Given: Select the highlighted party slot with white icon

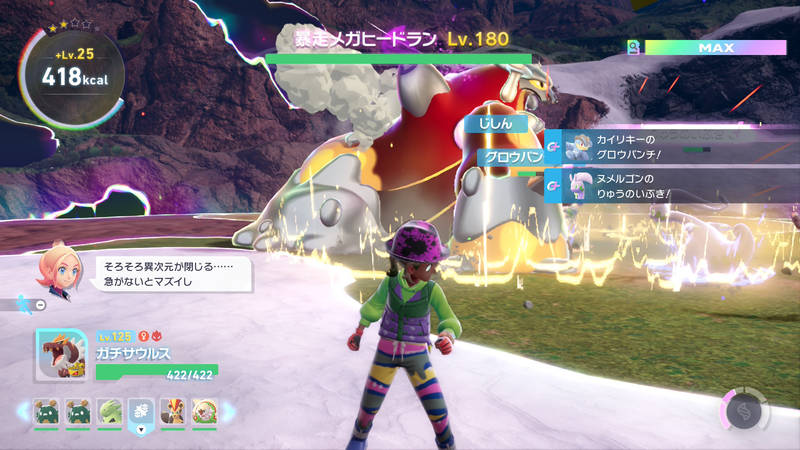Looking at the screenshot, I should coord(140,411).
